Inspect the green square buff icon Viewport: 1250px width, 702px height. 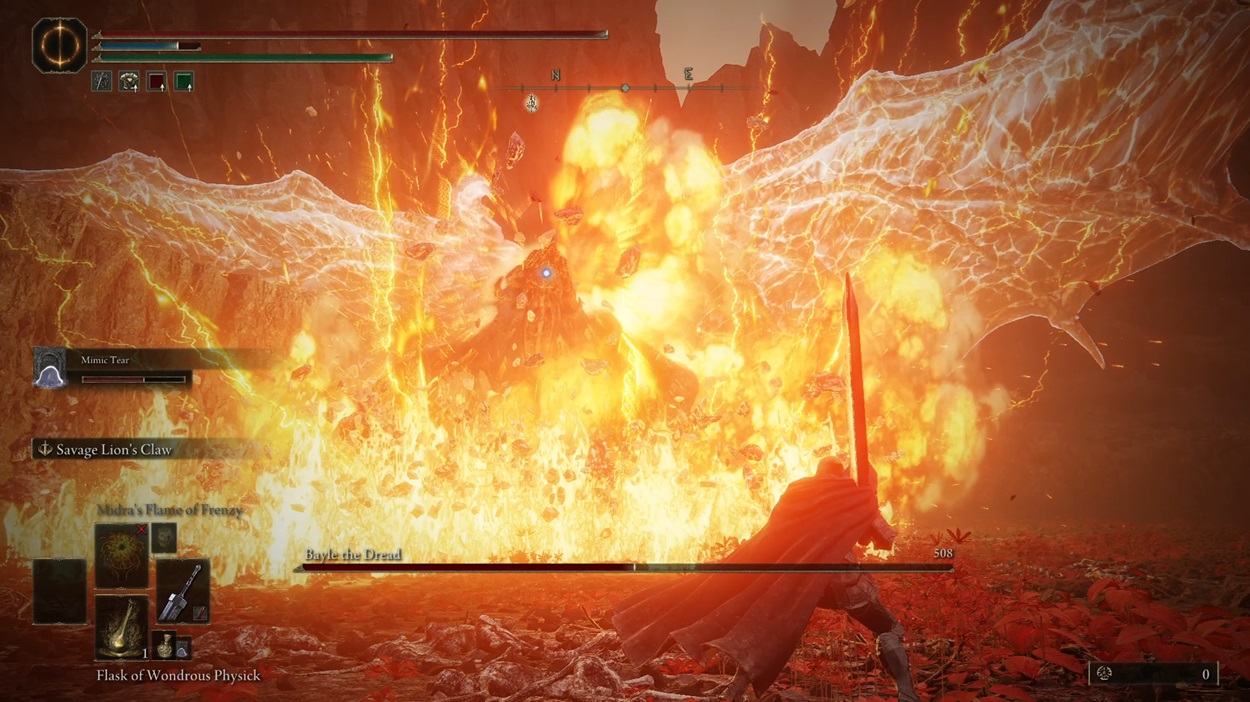pos(184,82)
